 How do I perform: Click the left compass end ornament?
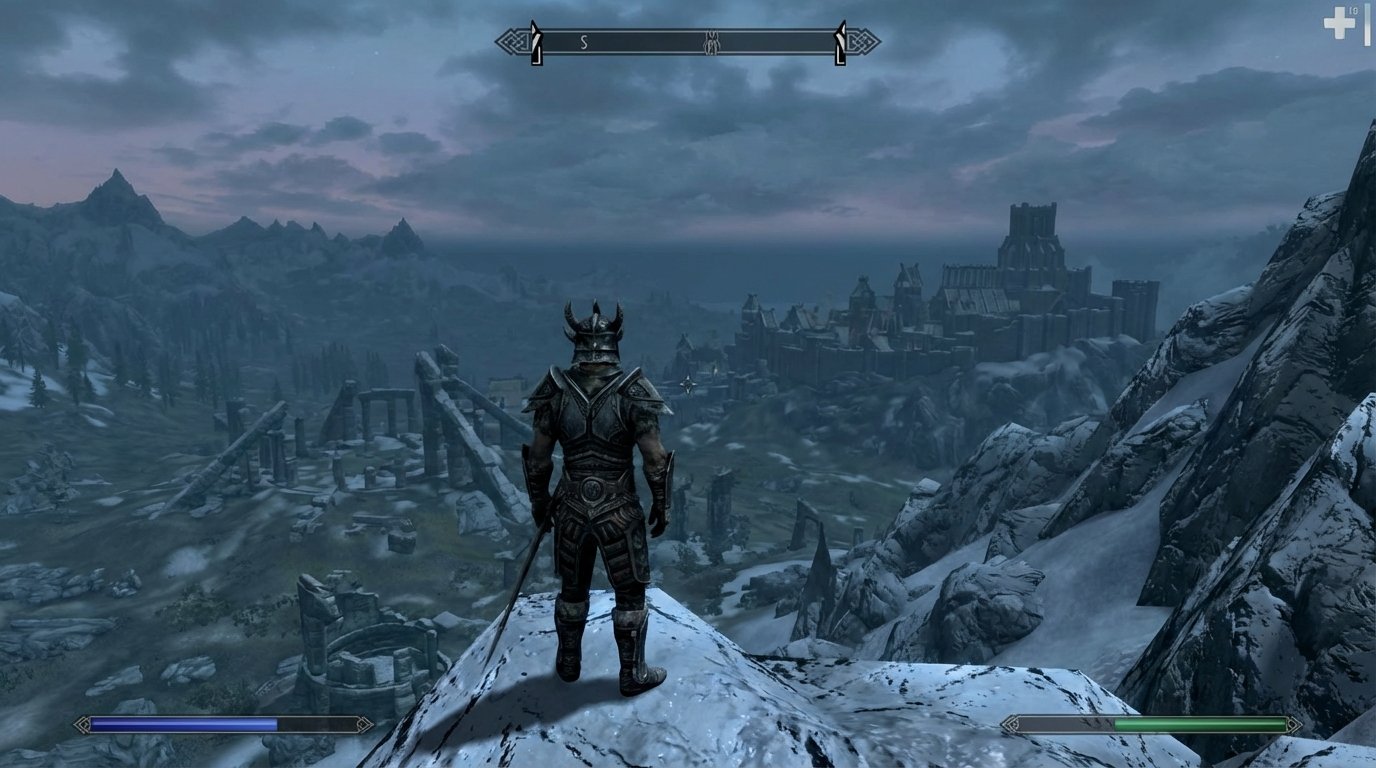(x=515, y=40)
